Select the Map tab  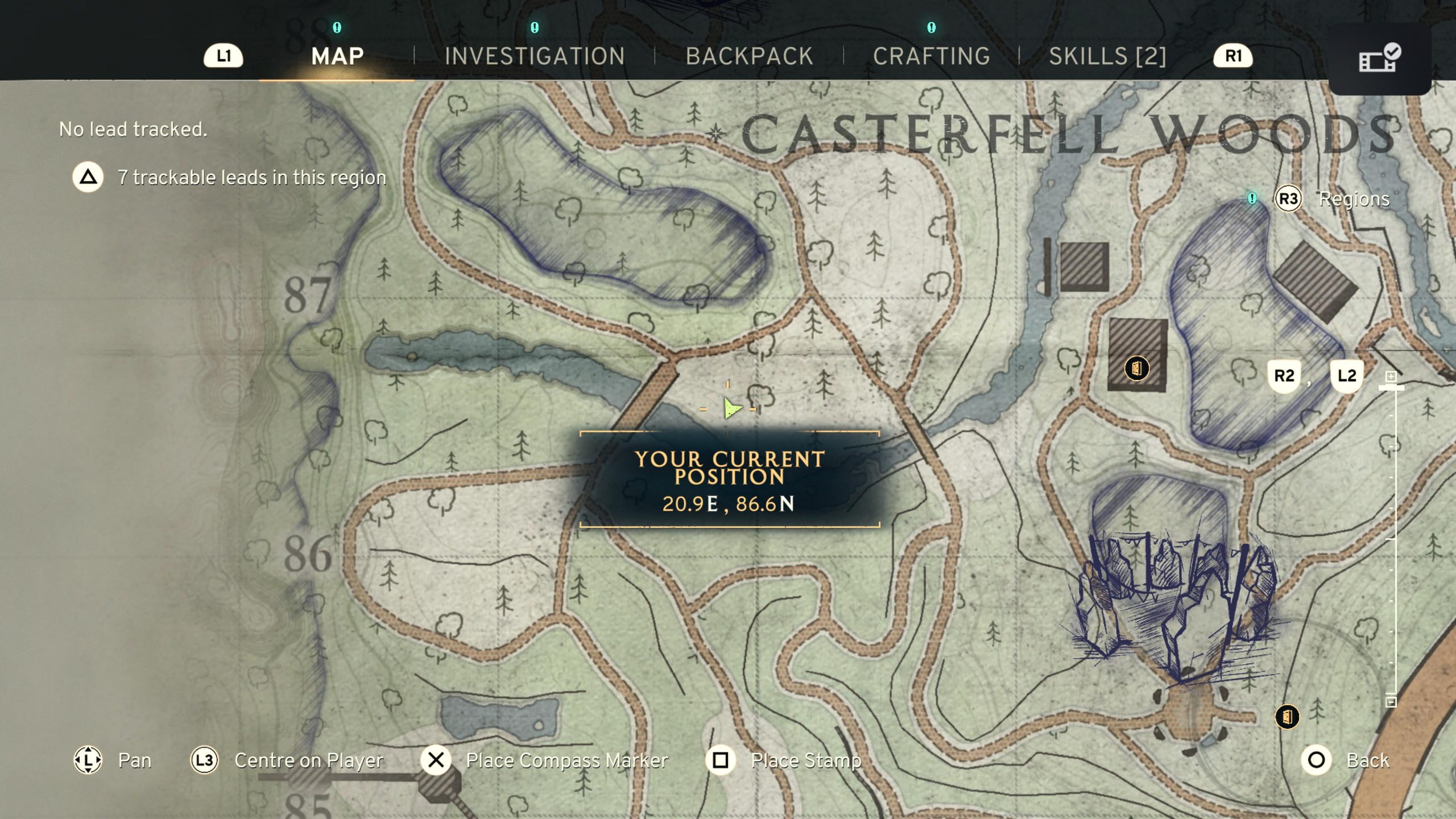(337, 56)
